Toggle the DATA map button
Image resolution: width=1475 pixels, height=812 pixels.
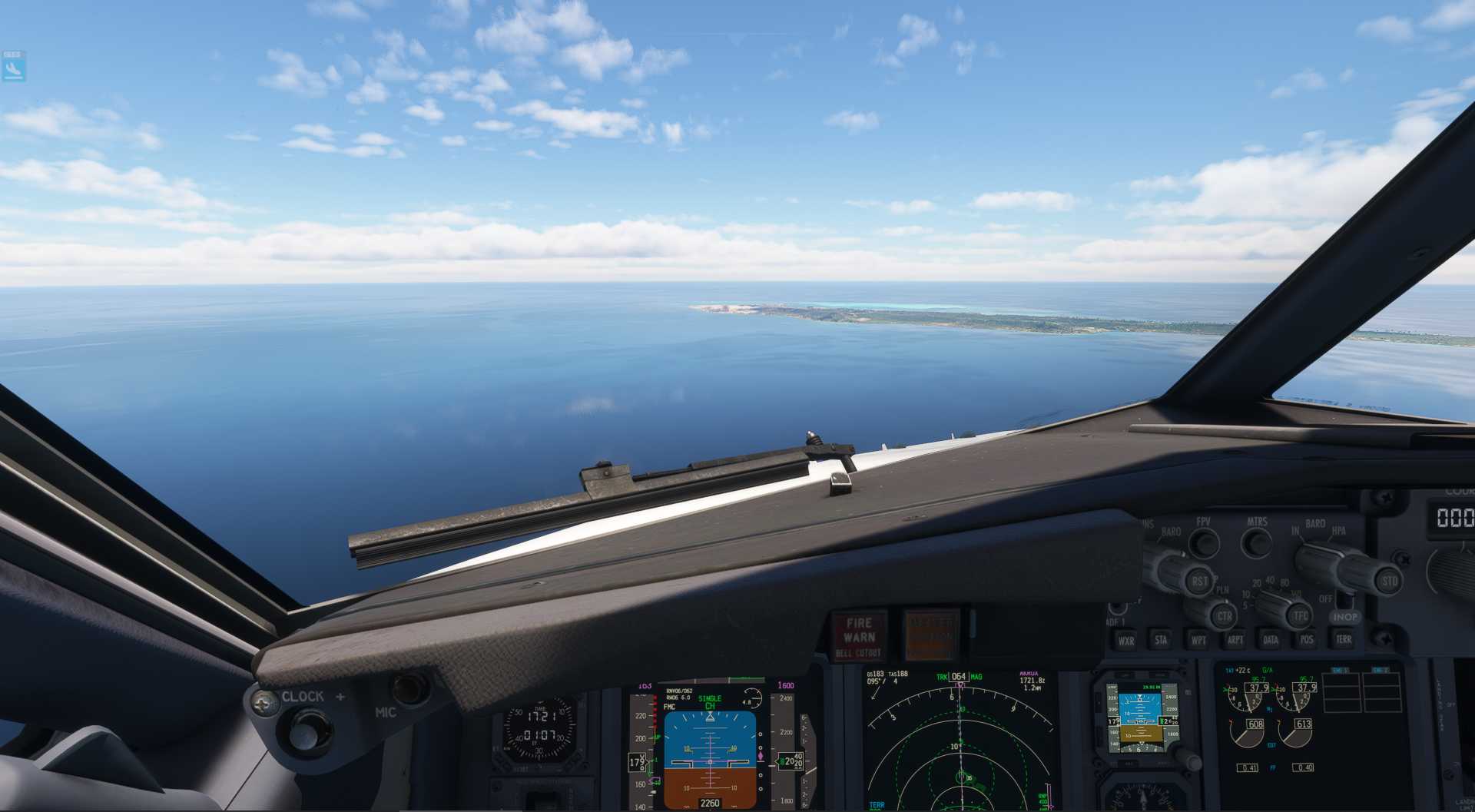1271,639
